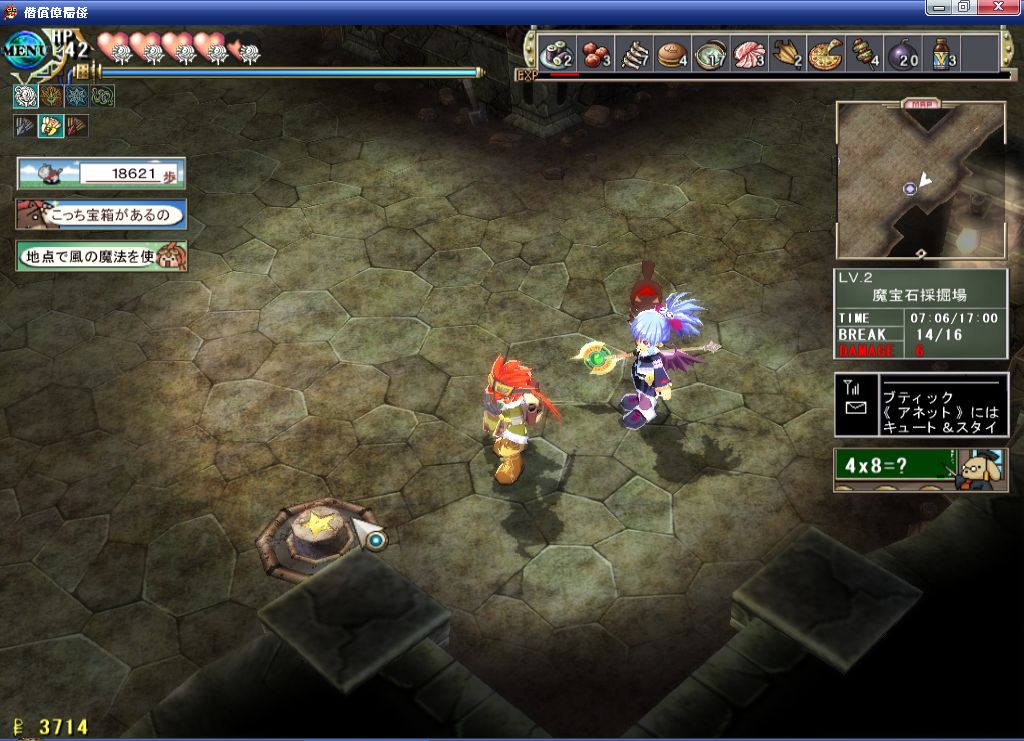1024x741 pixels.
Task: Select the blue snowflake magic icon
Action: tap(77, 96)
